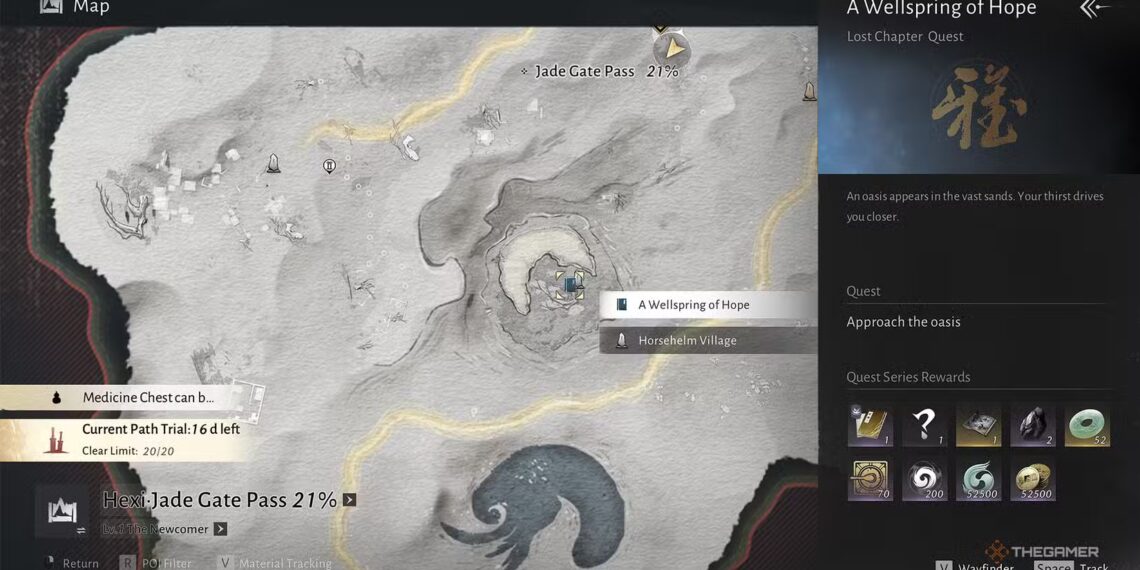Open the POI Filter option
Viewport: 1140px width, 570px height.
(158, 563)
